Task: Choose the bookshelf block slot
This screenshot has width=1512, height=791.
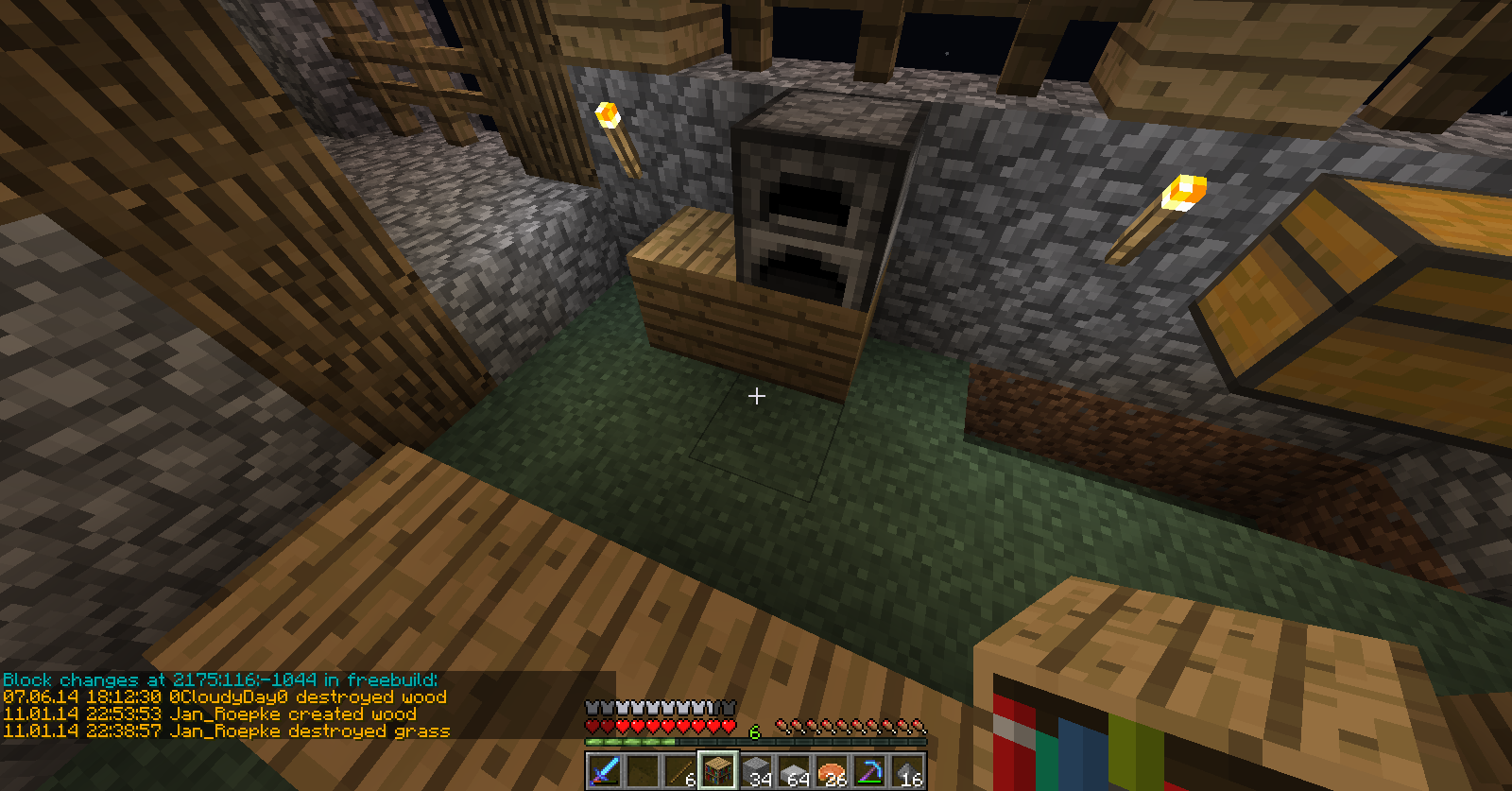Action: point(718,771)
